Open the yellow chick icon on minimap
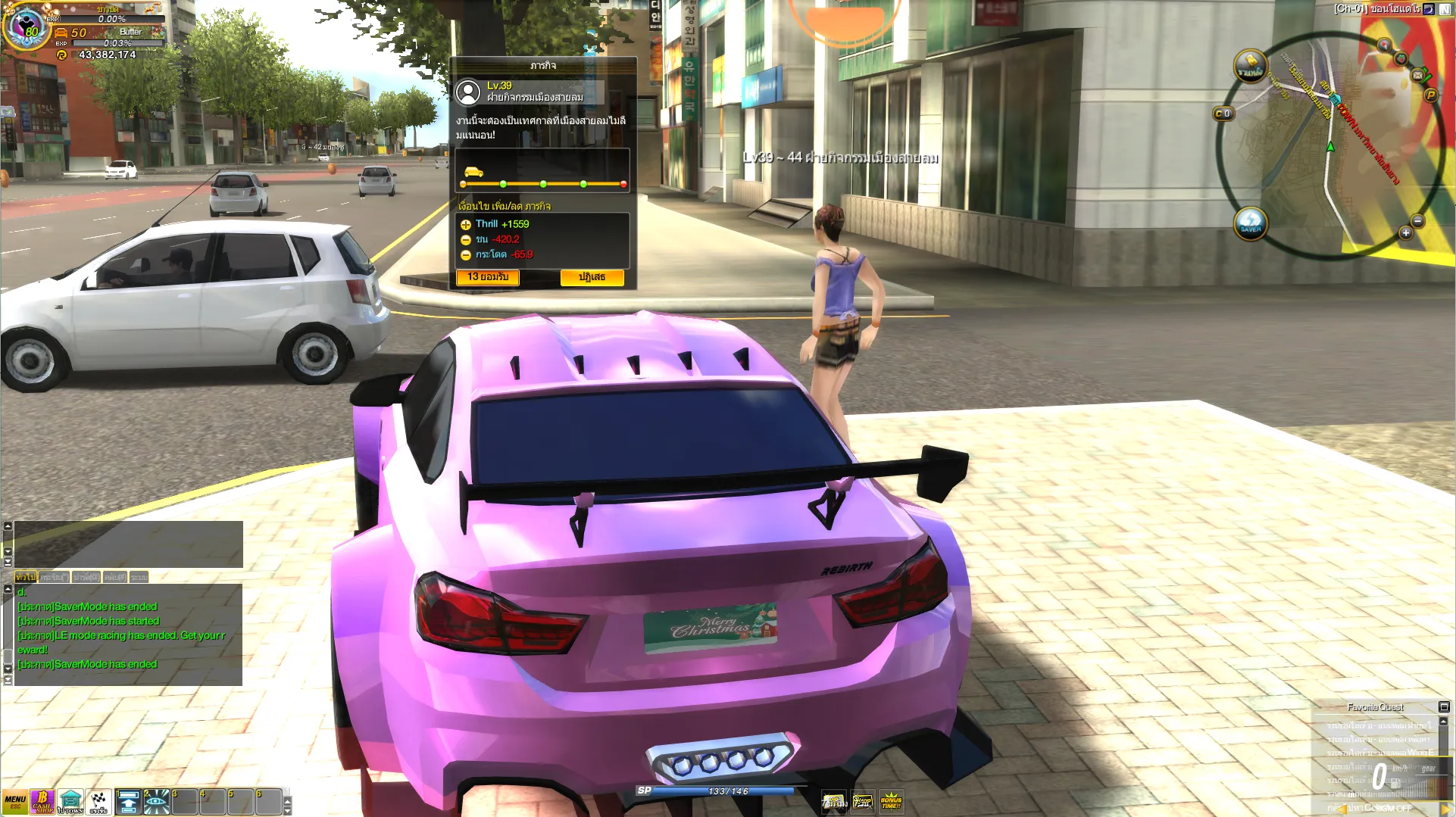 tap(1250, 66)
